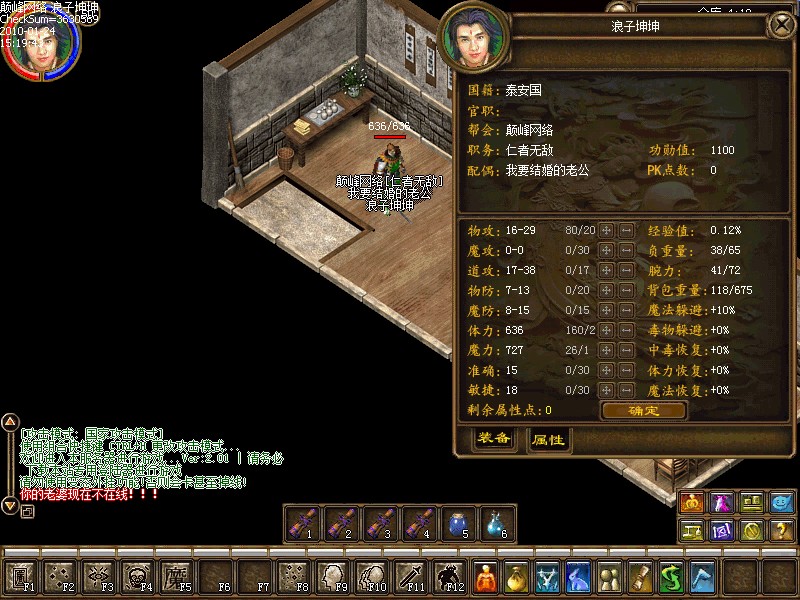Click the orange figure icon on bottom bar
The height and width of the screenshot is (600, 800).
tap(485, 577)
